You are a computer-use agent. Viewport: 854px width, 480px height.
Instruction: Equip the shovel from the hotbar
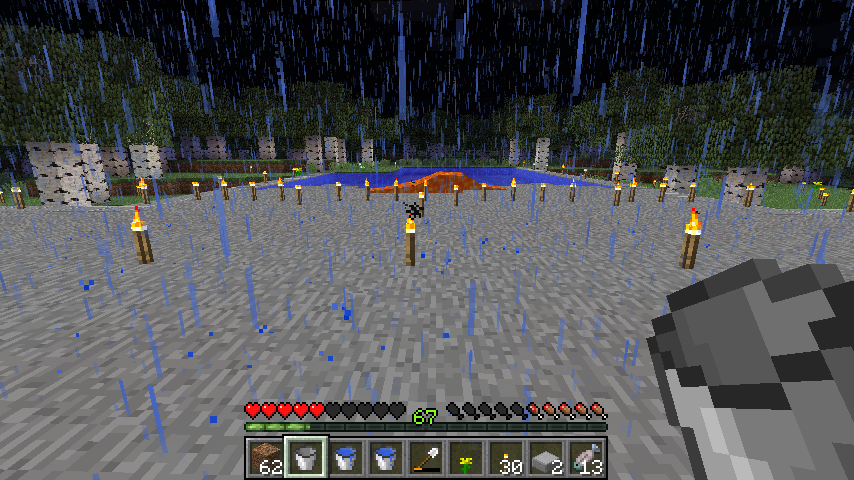point(425,458)
